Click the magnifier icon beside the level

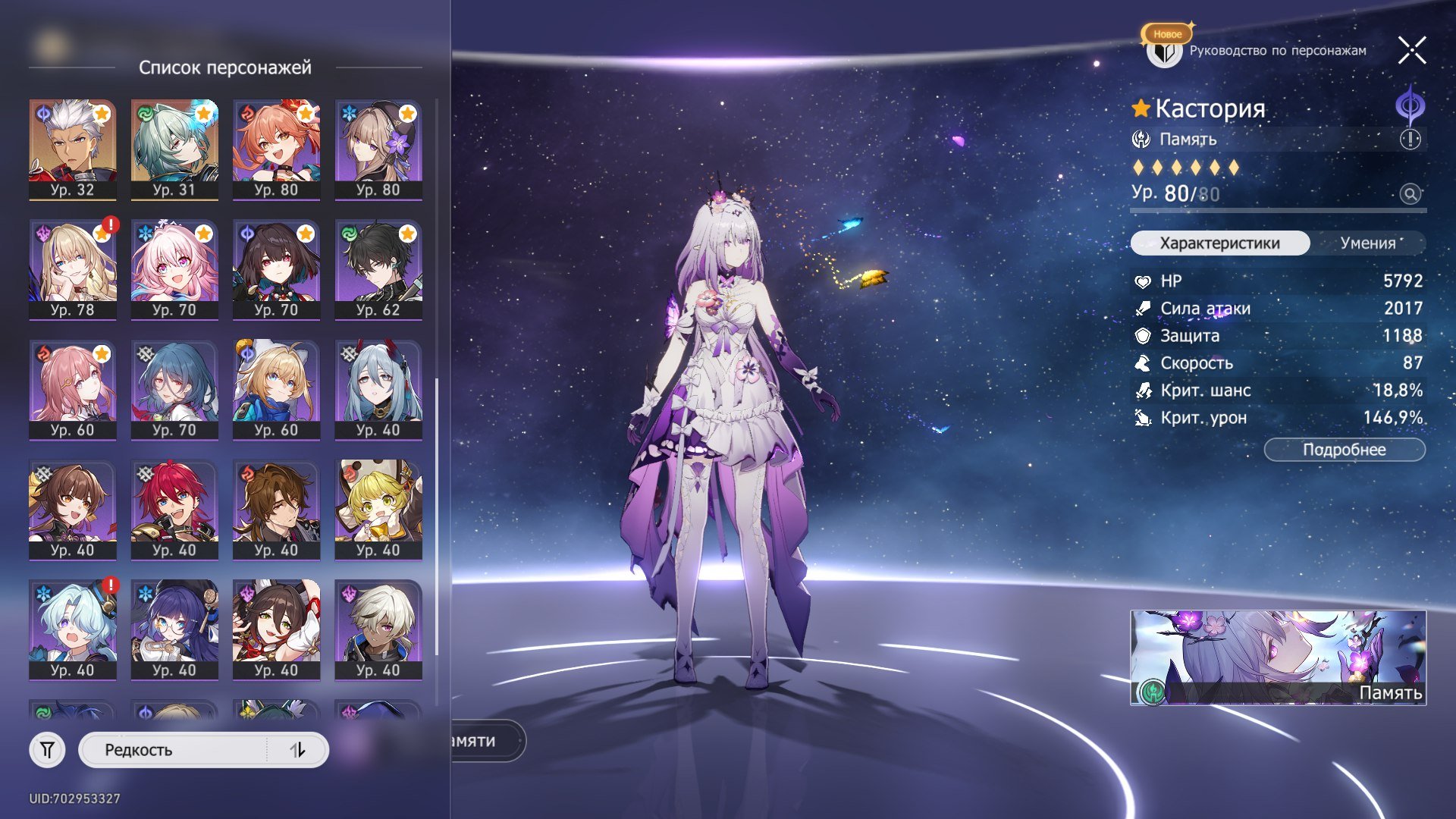click(1410, 194)
